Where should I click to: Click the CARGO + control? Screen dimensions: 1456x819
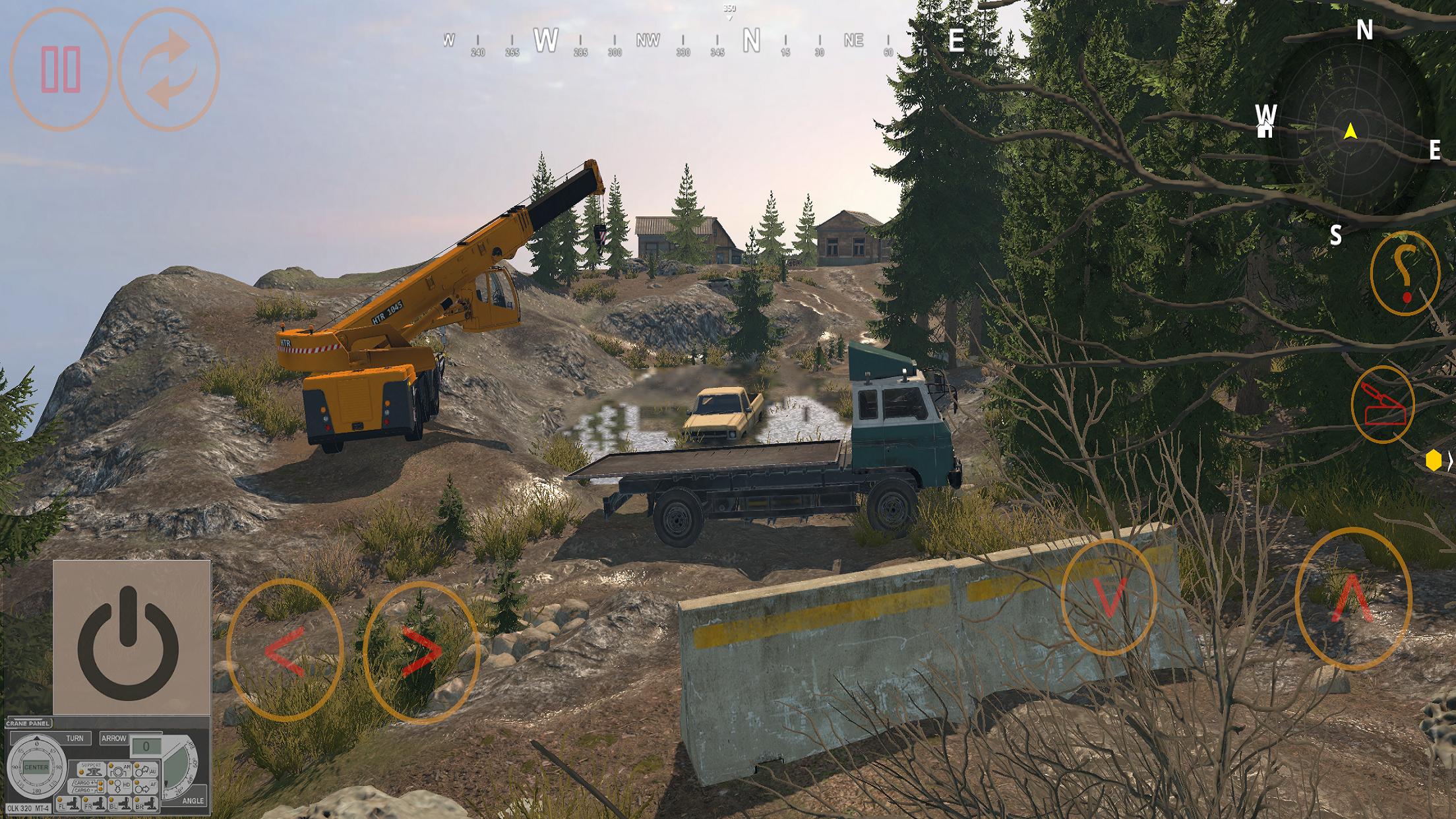pos(86,783)
